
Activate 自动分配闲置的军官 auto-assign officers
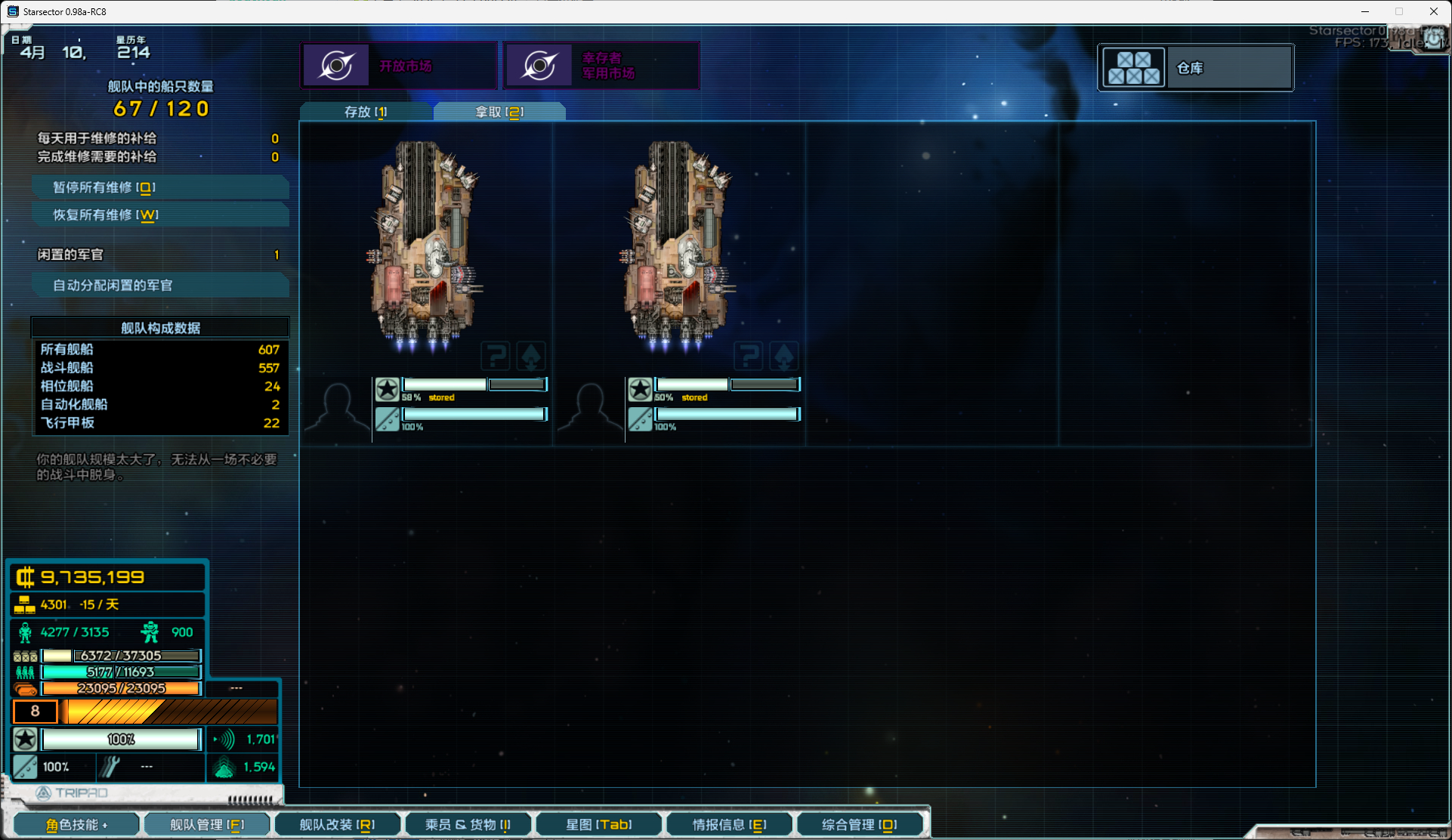click(160, 286)
